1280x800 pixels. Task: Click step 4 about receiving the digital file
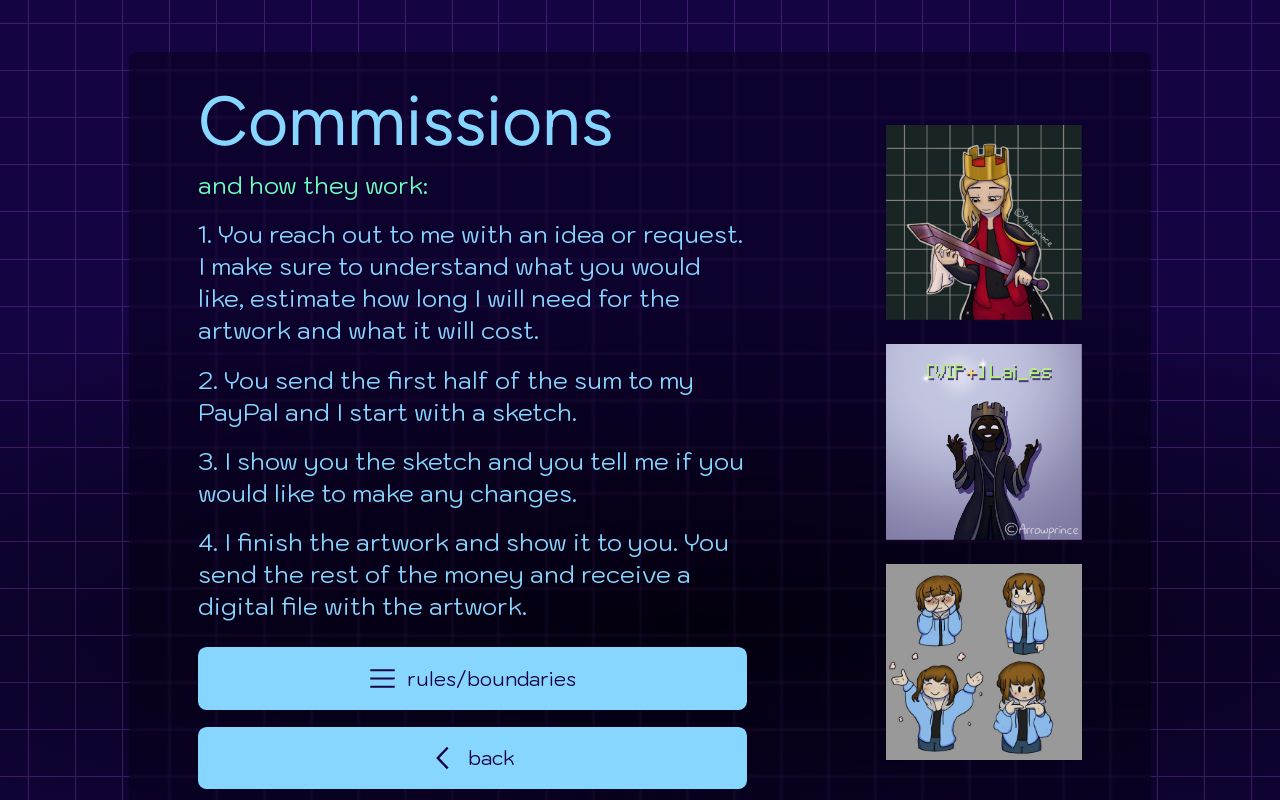(x=465, y=574)
